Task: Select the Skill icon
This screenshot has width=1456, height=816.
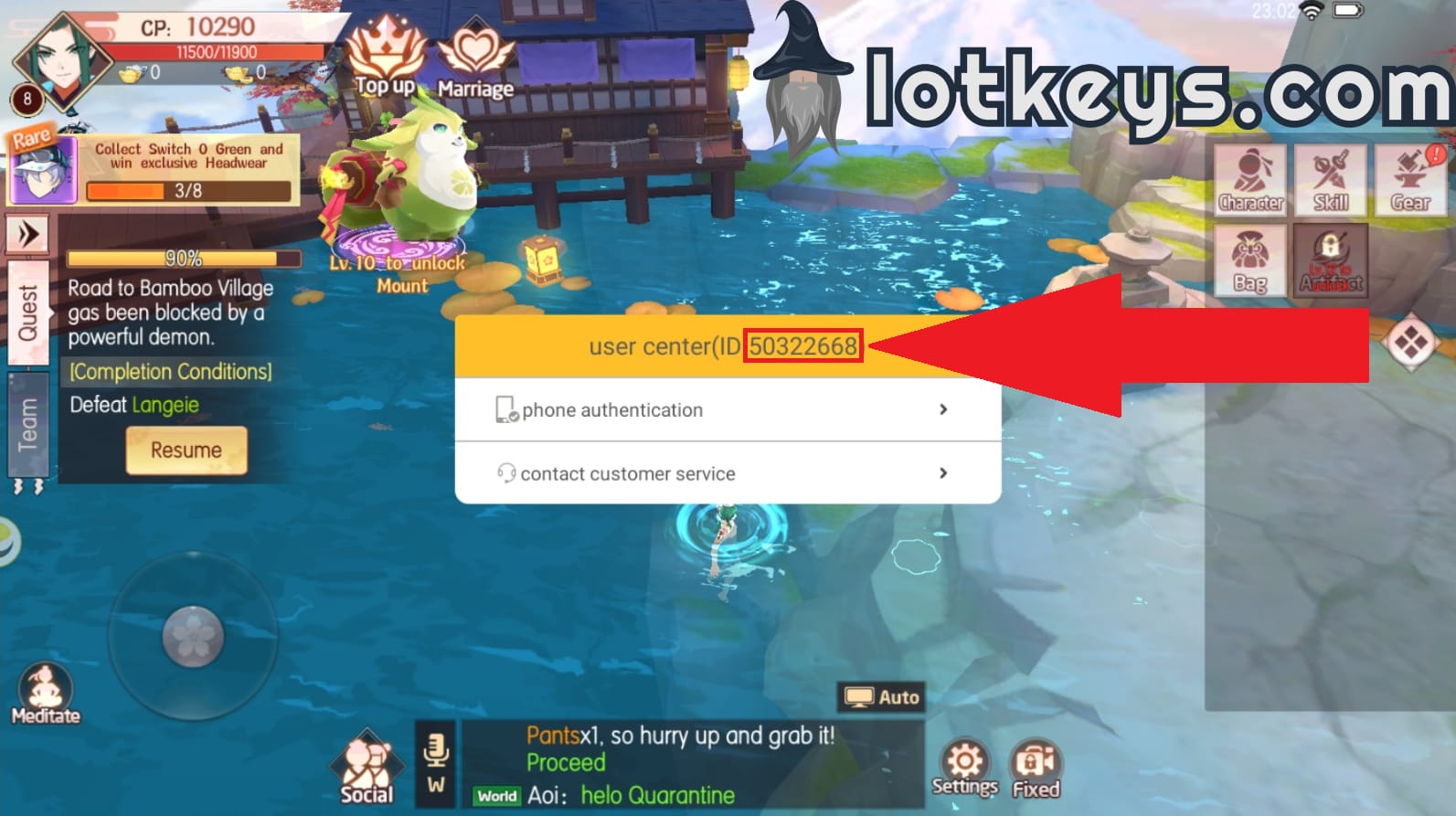Action: (x=1330, y=179)
